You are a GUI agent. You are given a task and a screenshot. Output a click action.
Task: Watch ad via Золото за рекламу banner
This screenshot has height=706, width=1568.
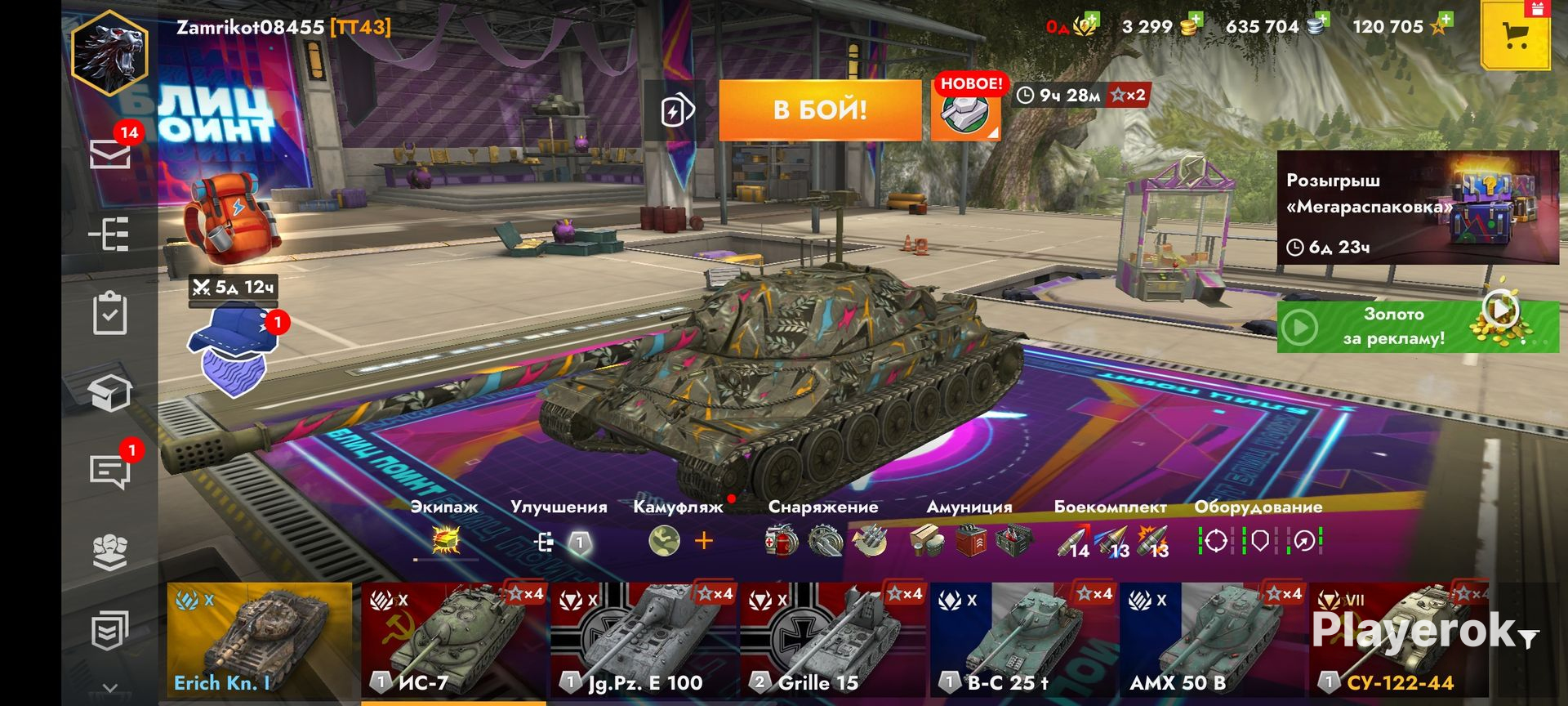(1418, 327)
